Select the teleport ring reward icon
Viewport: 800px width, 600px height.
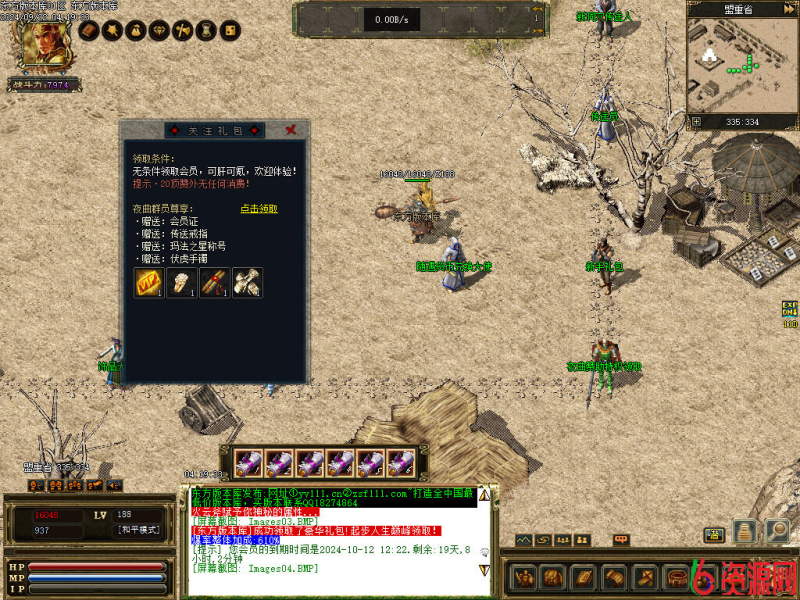182,283
